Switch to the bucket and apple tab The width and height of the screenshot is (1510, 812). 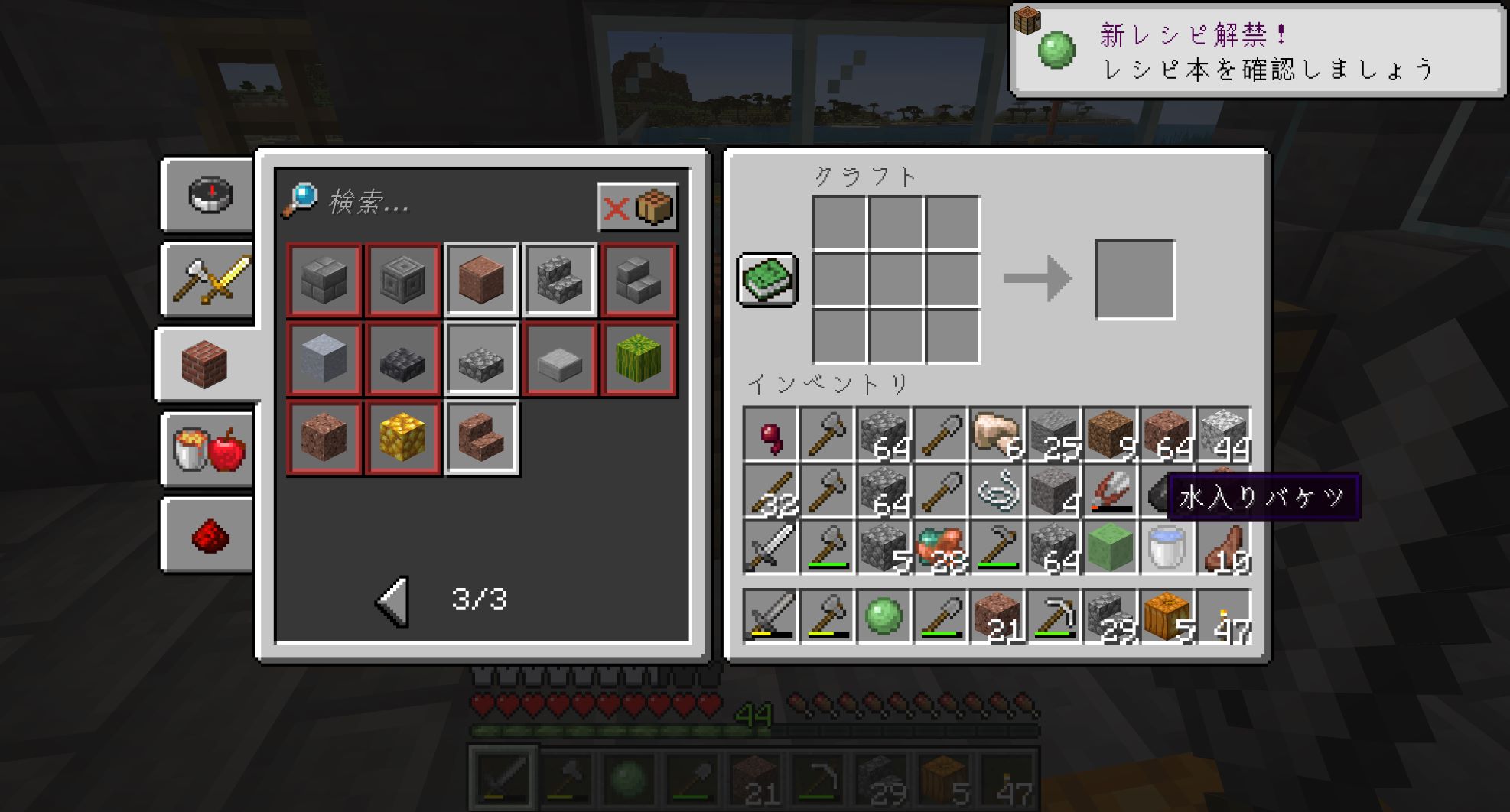[x=210, y=449]
